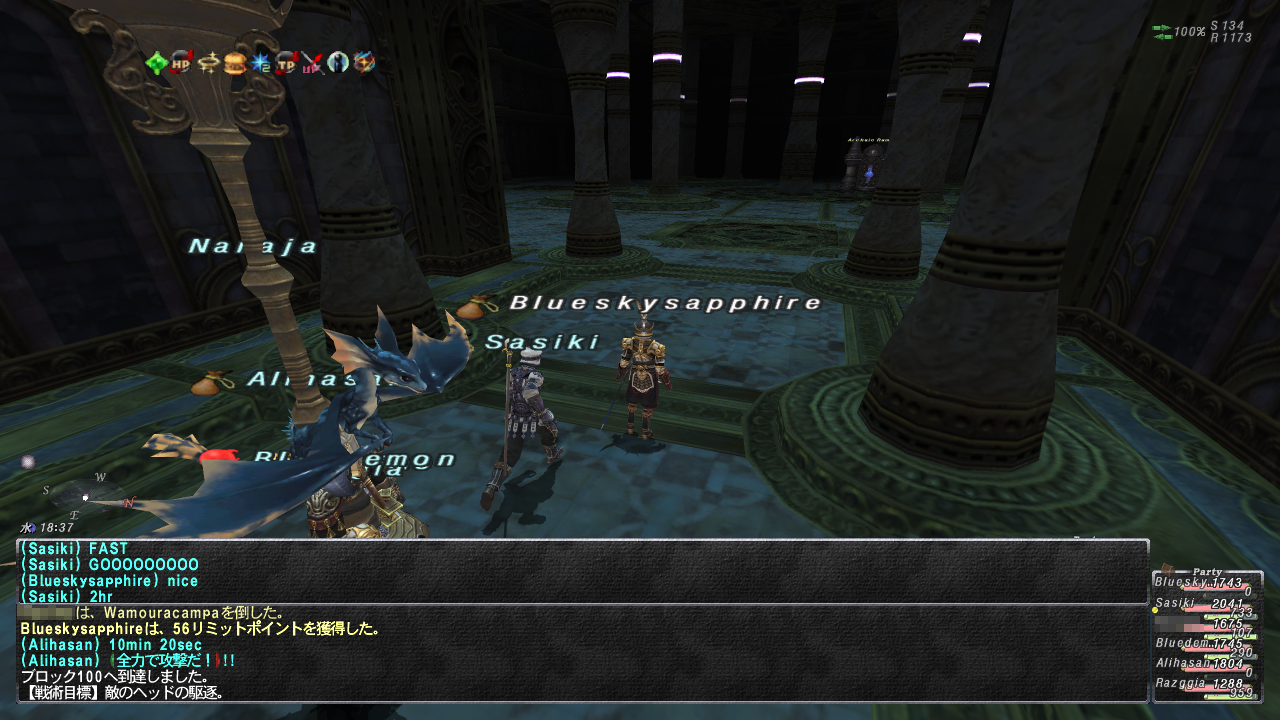Image resolution: width=1280 pixels, height=720 pixels.
Task: Click the chat log window
Action: (582, 620)
